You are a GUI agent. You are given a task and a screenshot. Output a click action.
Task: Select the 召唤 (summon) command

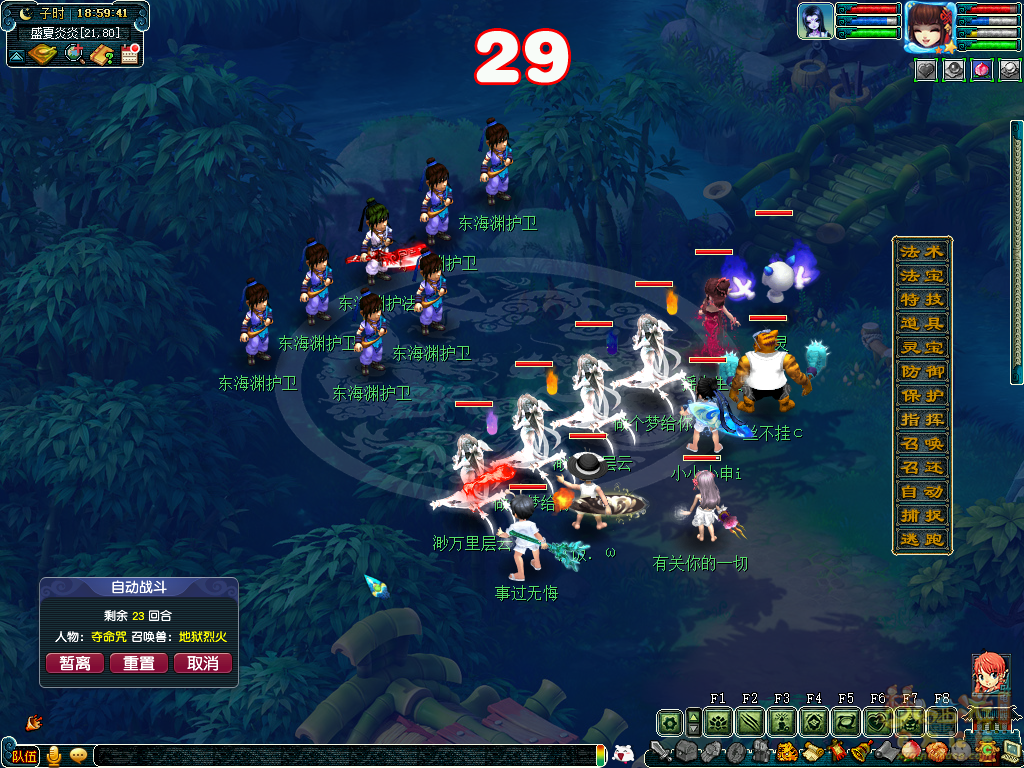922,443
